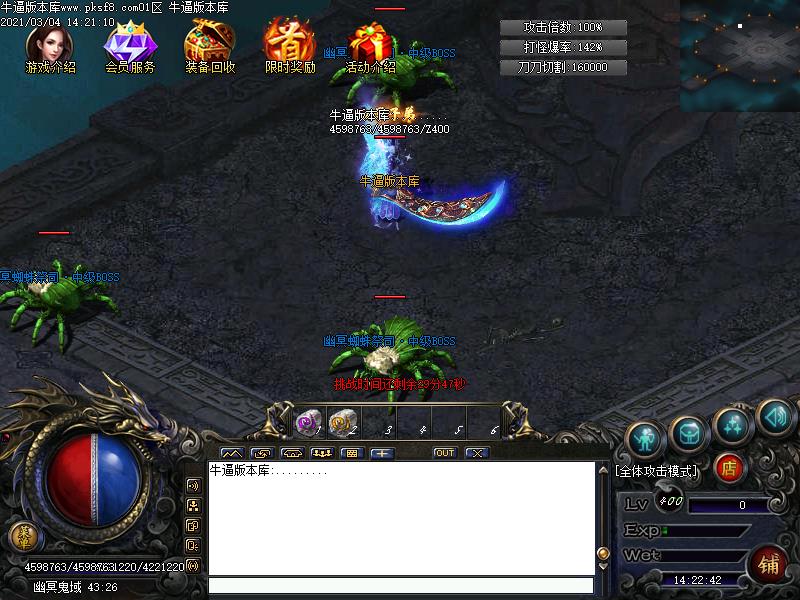Toggle the sound speaker button

[x=775, y=415]
